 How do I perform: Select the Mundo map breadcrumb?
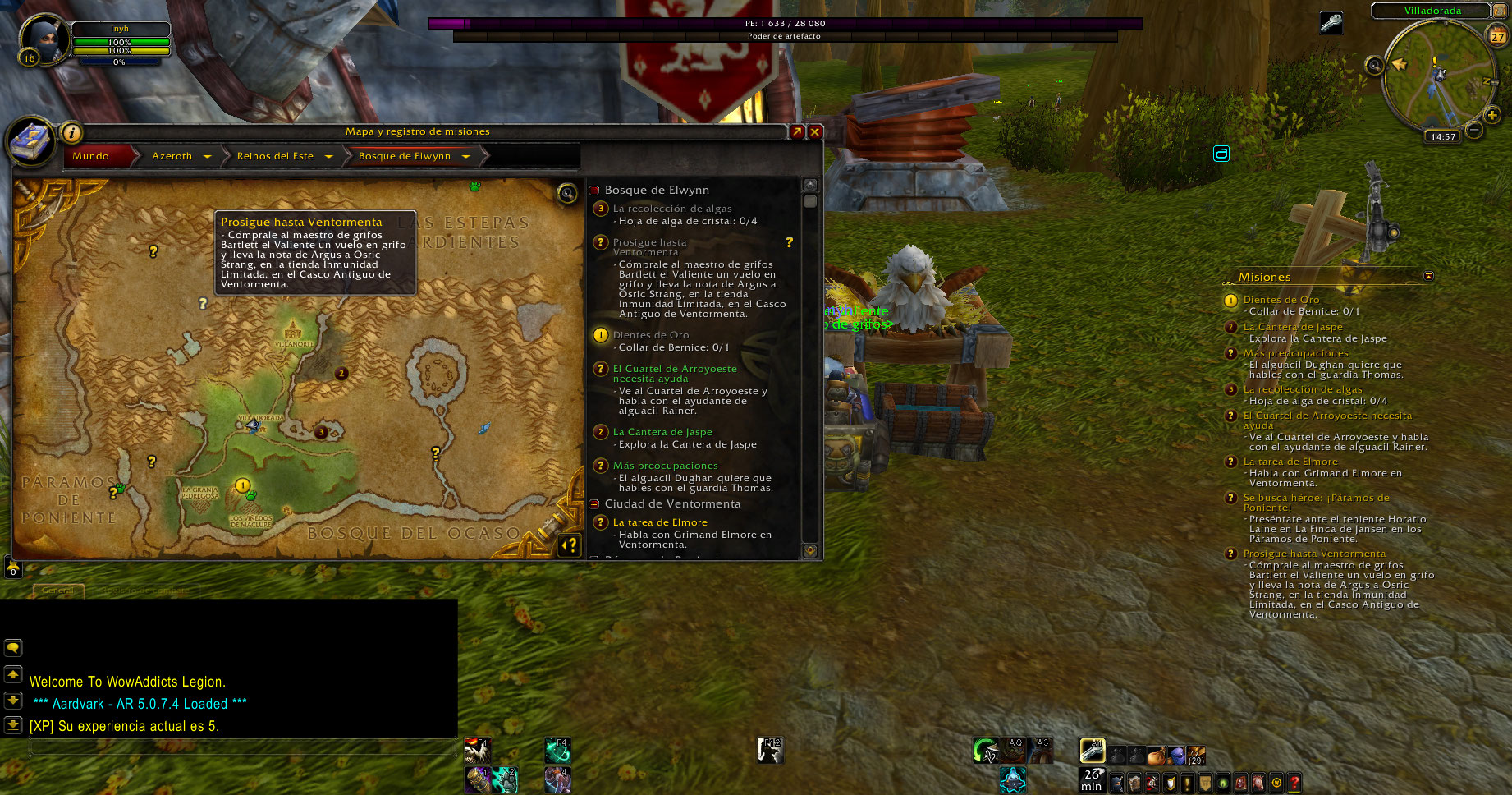point(91,156)
